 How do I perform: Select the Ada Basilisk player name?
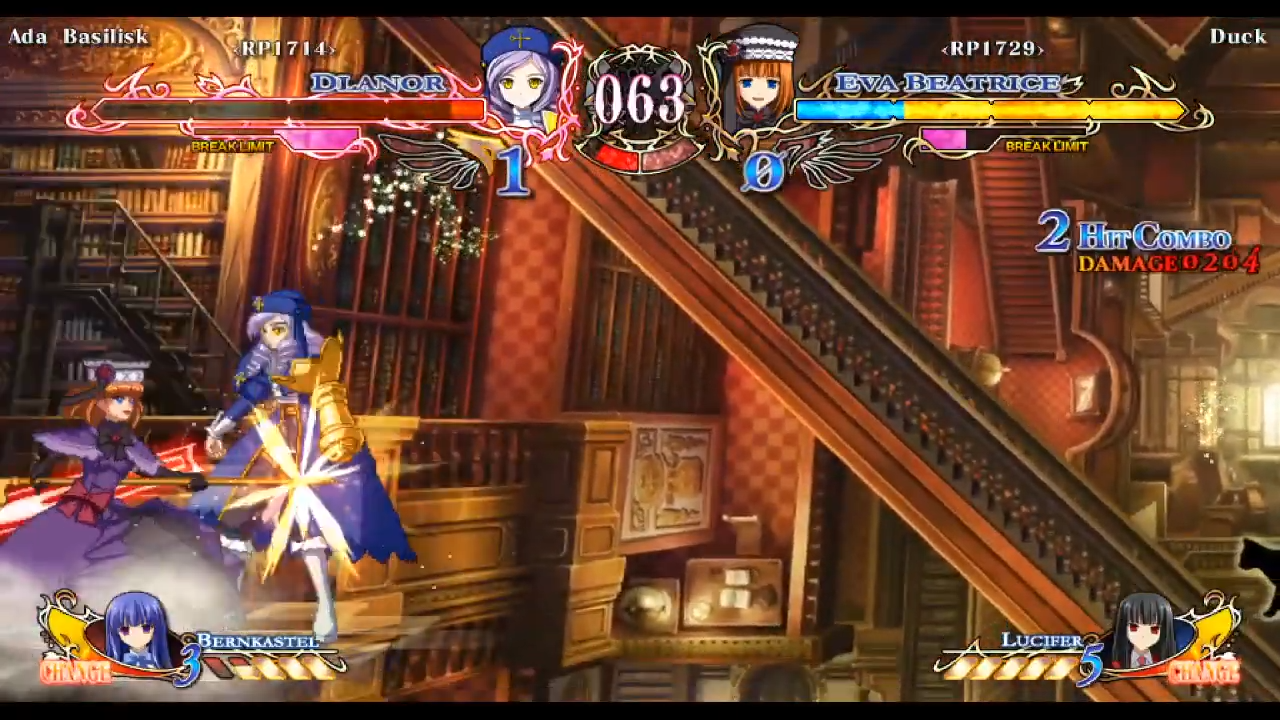pyautogui.click(x=76, y=37)
